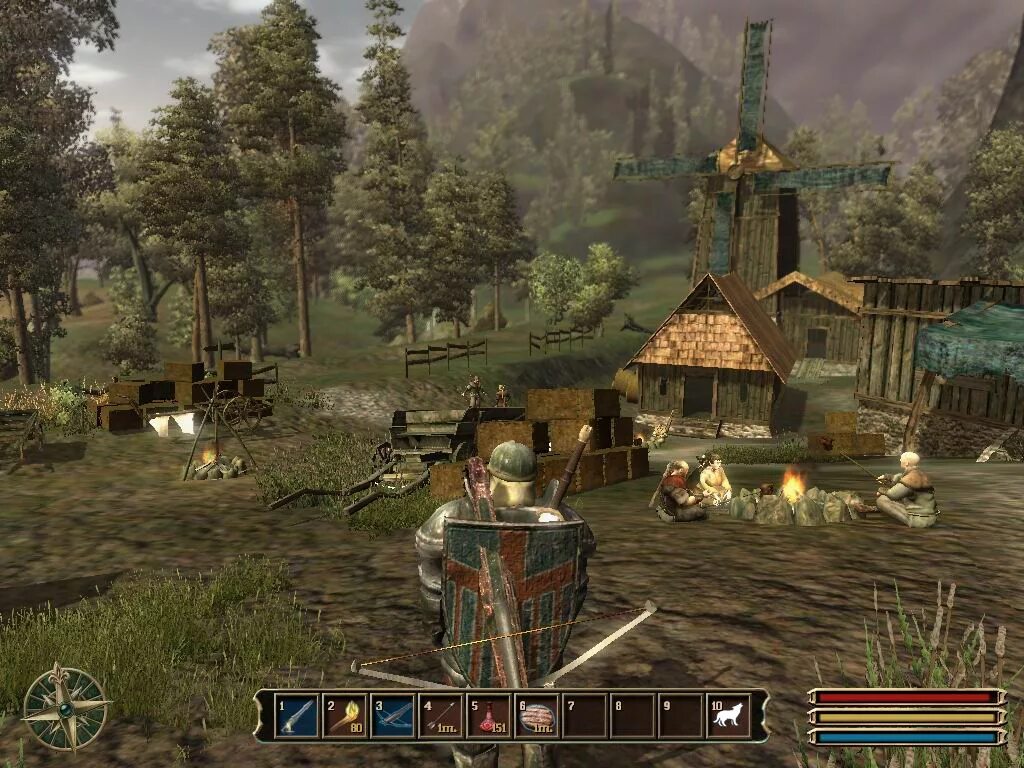Choose the crossbow in slot 3
This screenshot has width=1024, height=768.
[392, 716]
